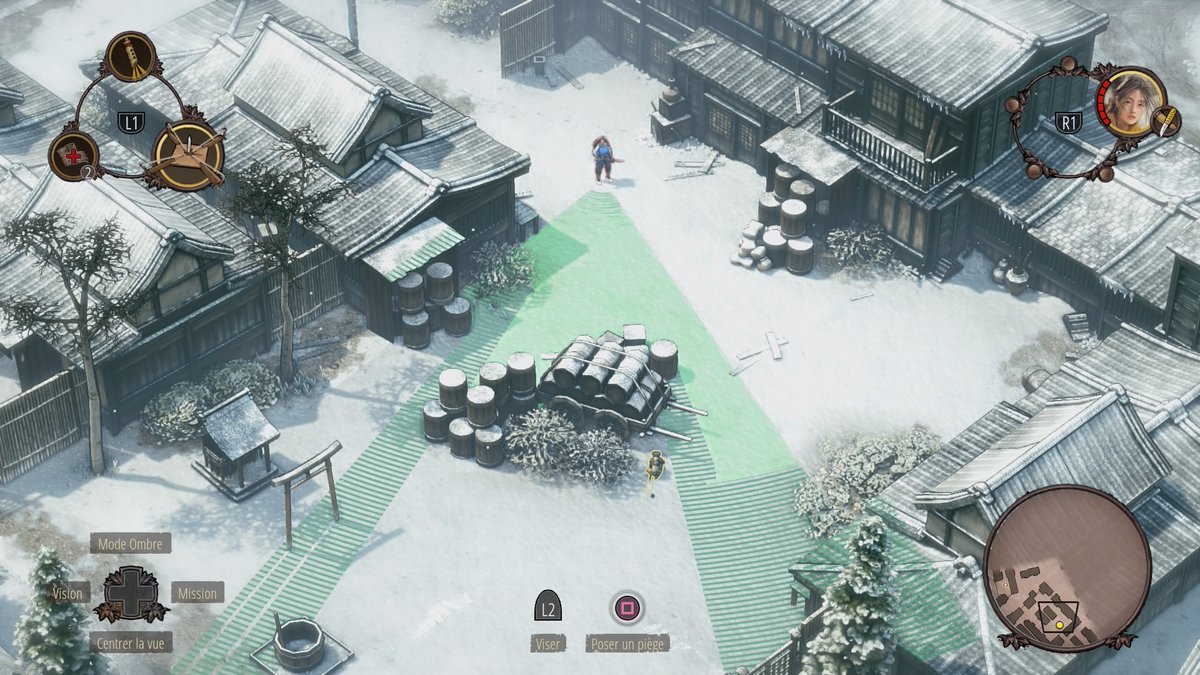Open the Mission objectives label
Screen dimensions: 1200x675
pyautogui.click(x=197, y=593)
